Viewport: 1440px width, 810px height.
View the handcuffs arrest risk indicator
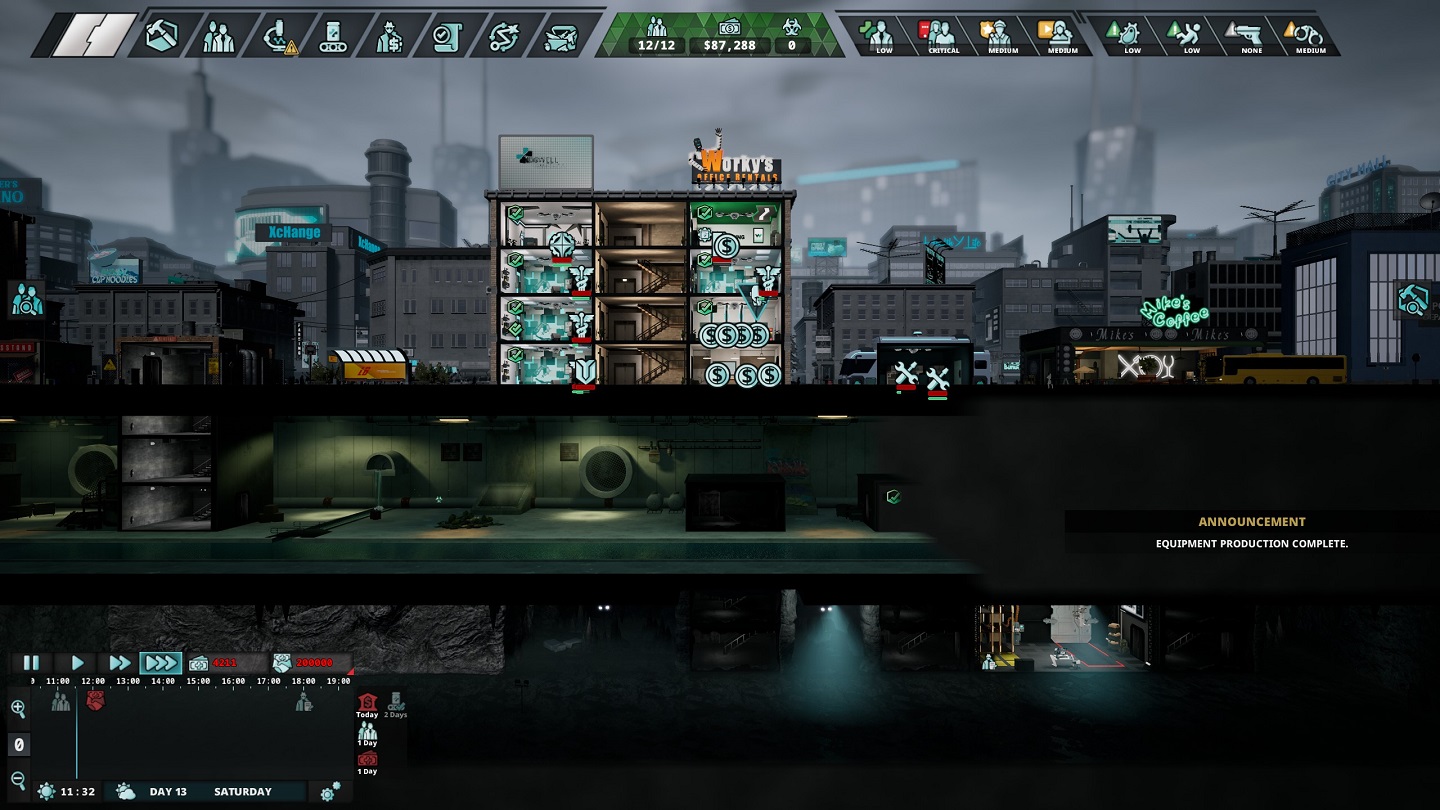click(1309, 36)
